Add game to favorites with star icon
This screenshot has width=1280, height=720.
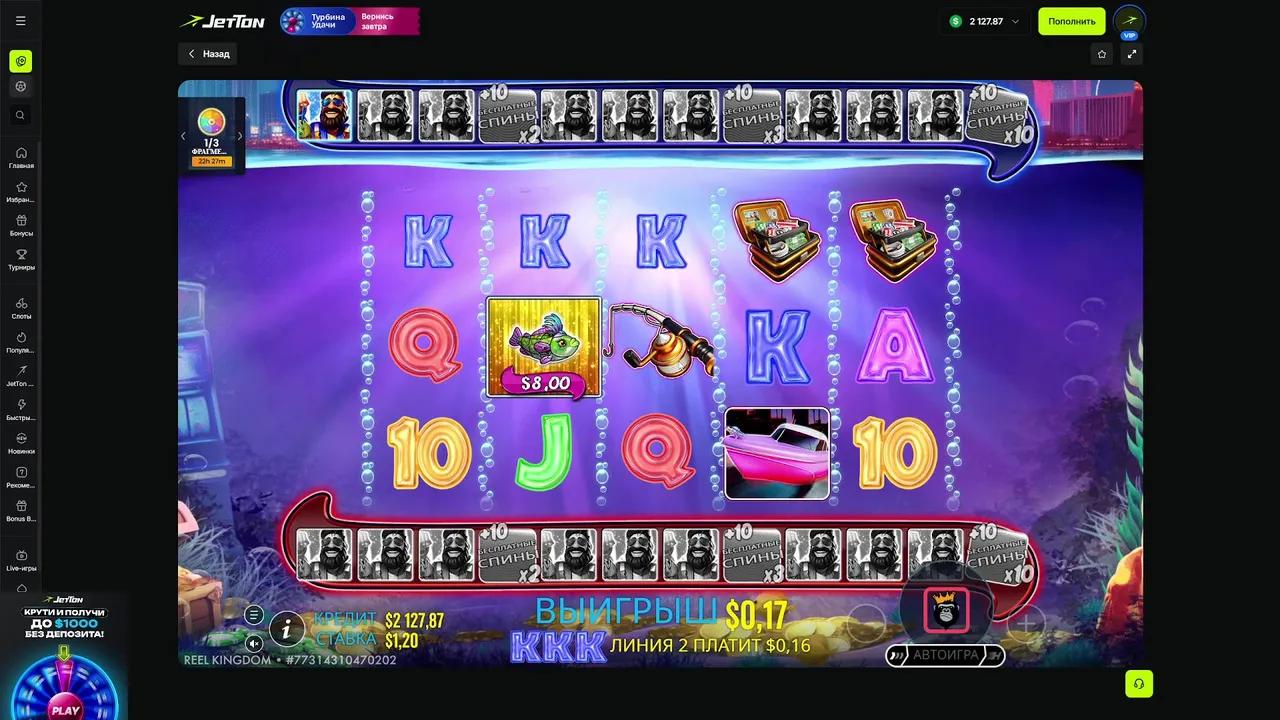pos(1102,54)
